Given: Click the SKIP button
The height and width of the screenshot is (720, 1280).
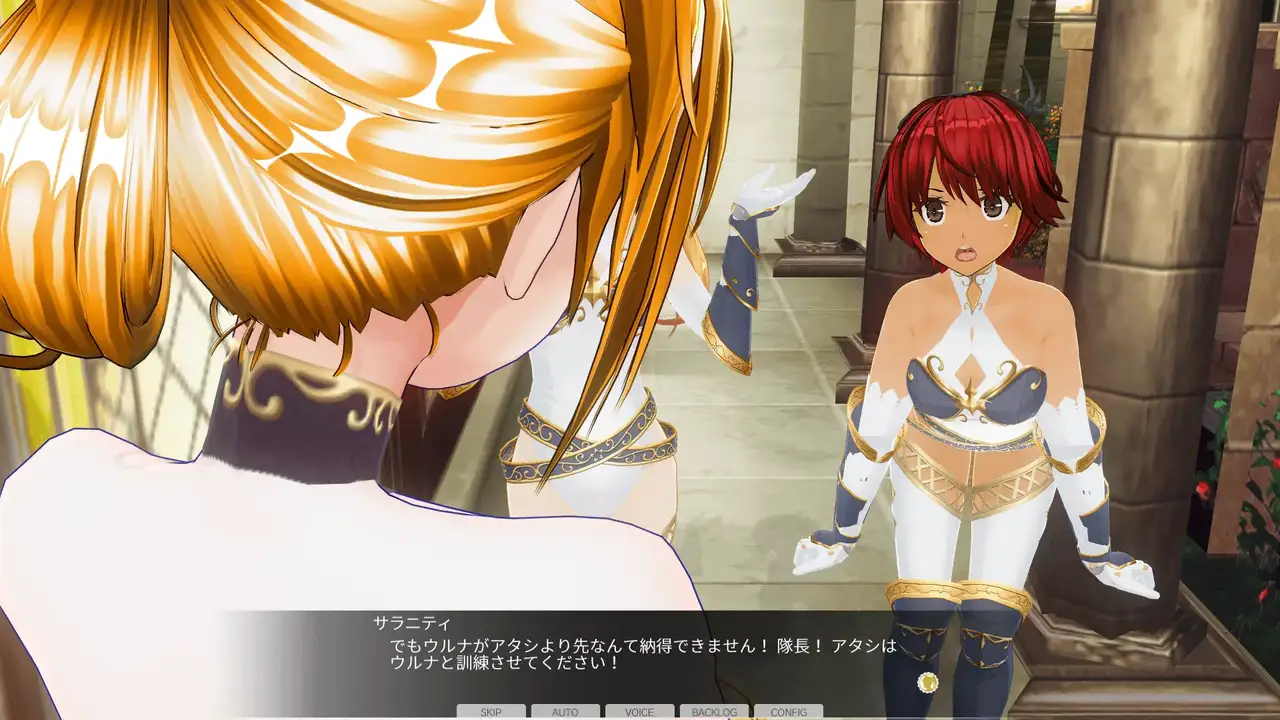Looking at the screenshot, I should (x=491, y=712).
